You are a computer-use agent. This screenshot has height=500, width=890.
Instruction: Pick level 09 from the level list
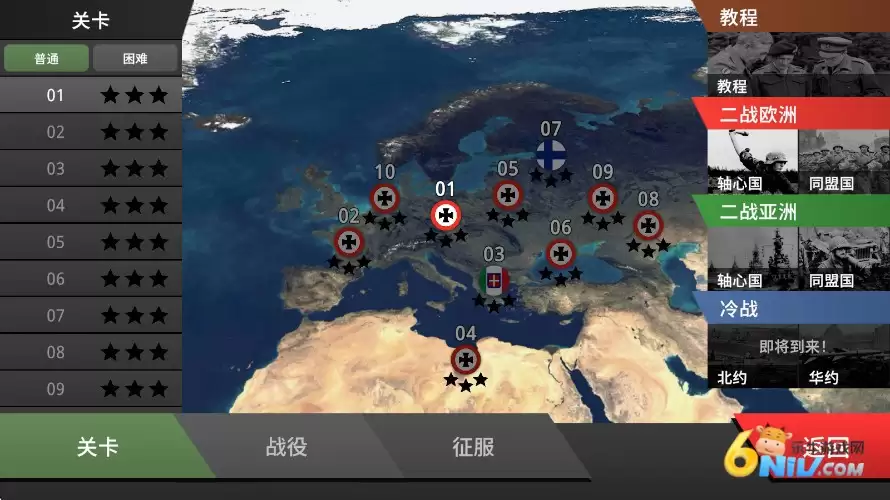point(90,389)
